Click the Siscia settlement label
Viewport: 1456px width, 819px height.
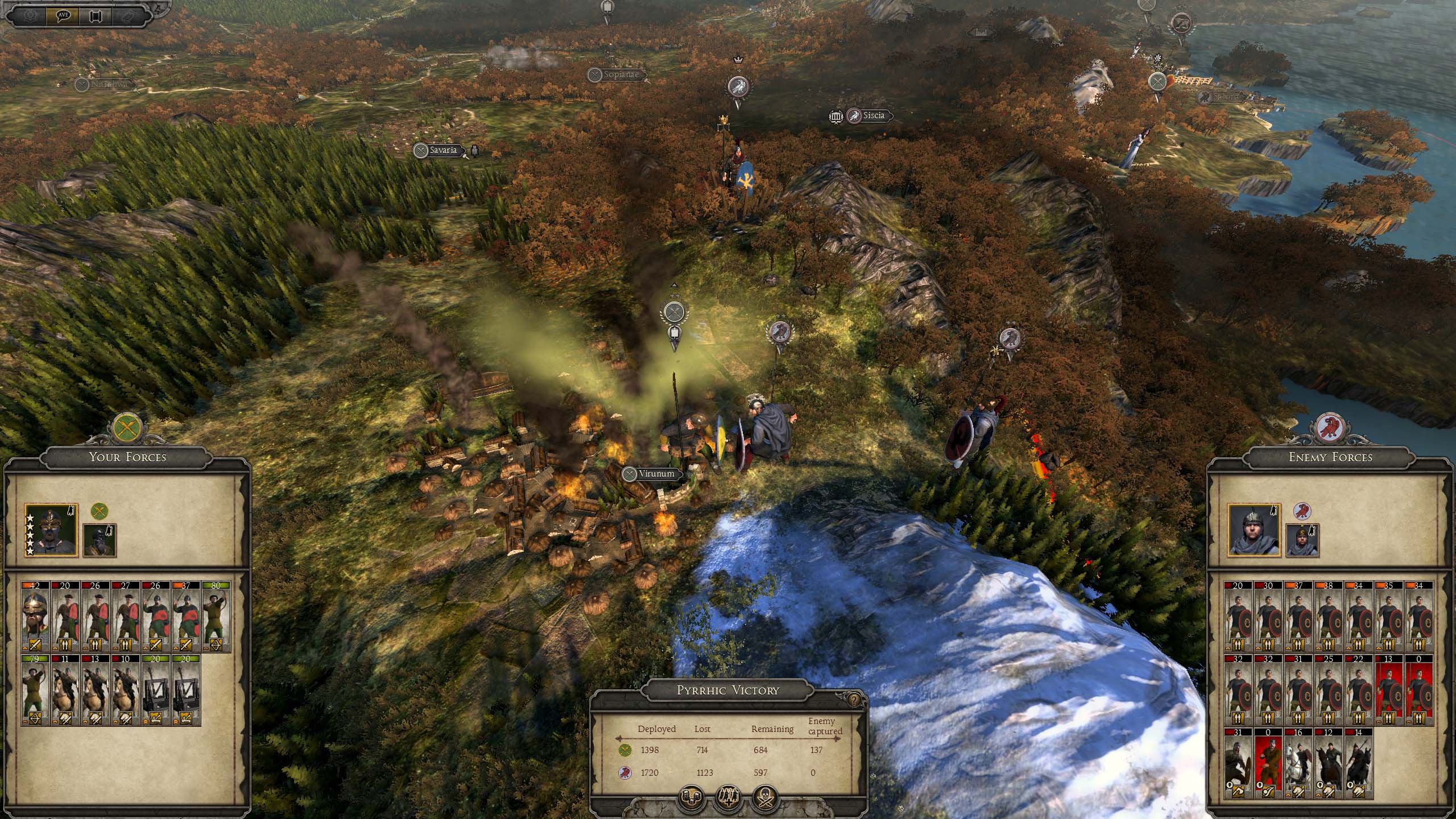click(873, 116)
